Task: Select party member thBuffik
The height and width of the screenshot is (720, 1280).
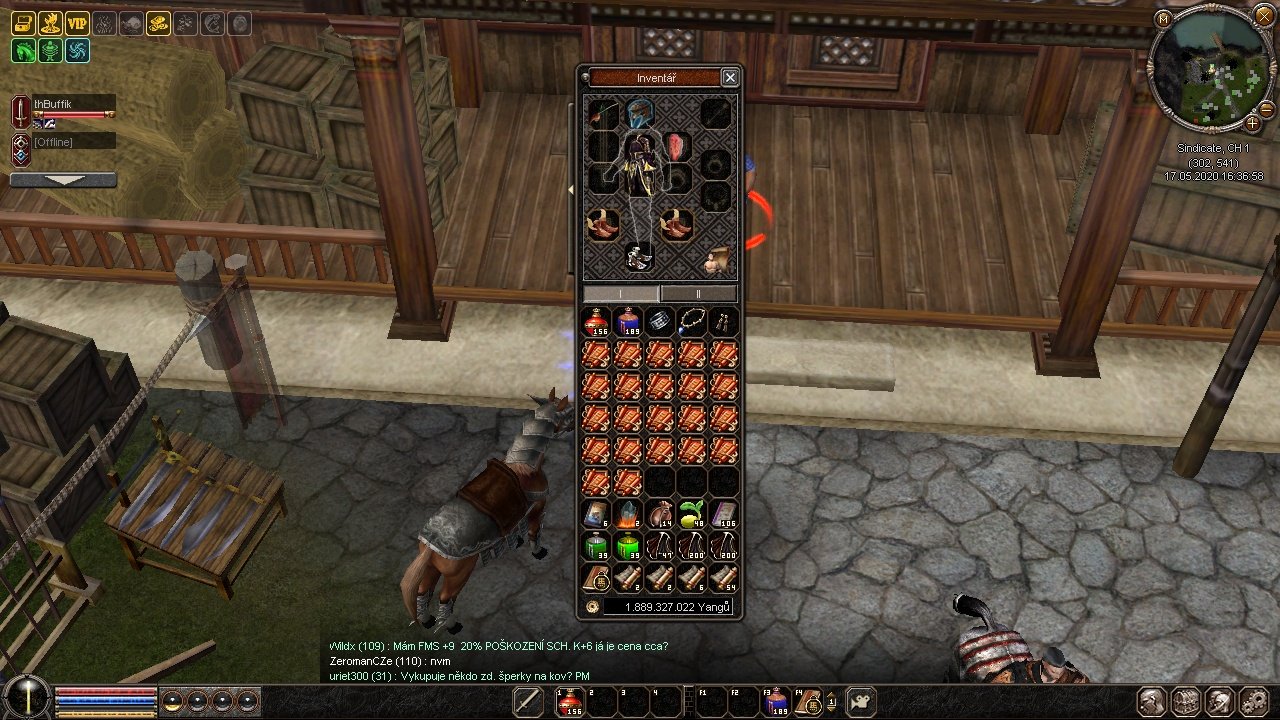Action: (70, 104)
